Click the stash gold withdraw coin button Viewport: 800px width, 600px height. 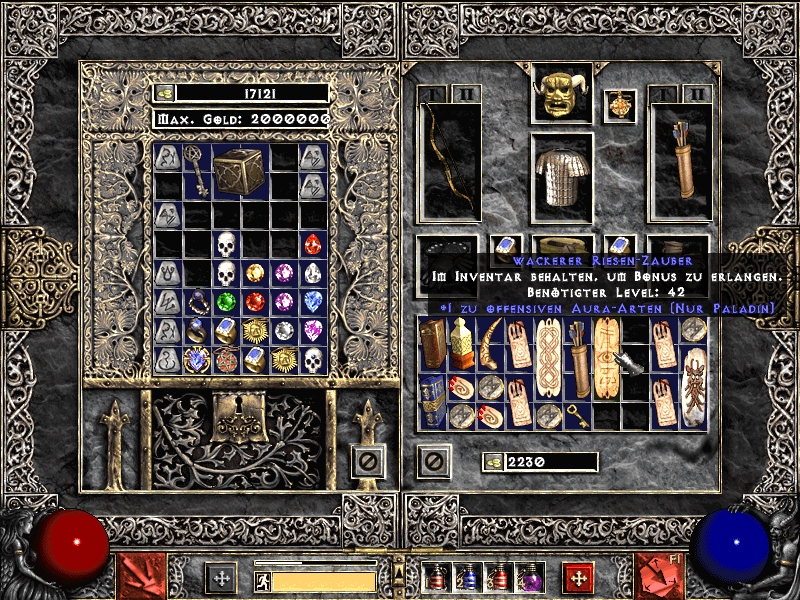tap(164, 93)
